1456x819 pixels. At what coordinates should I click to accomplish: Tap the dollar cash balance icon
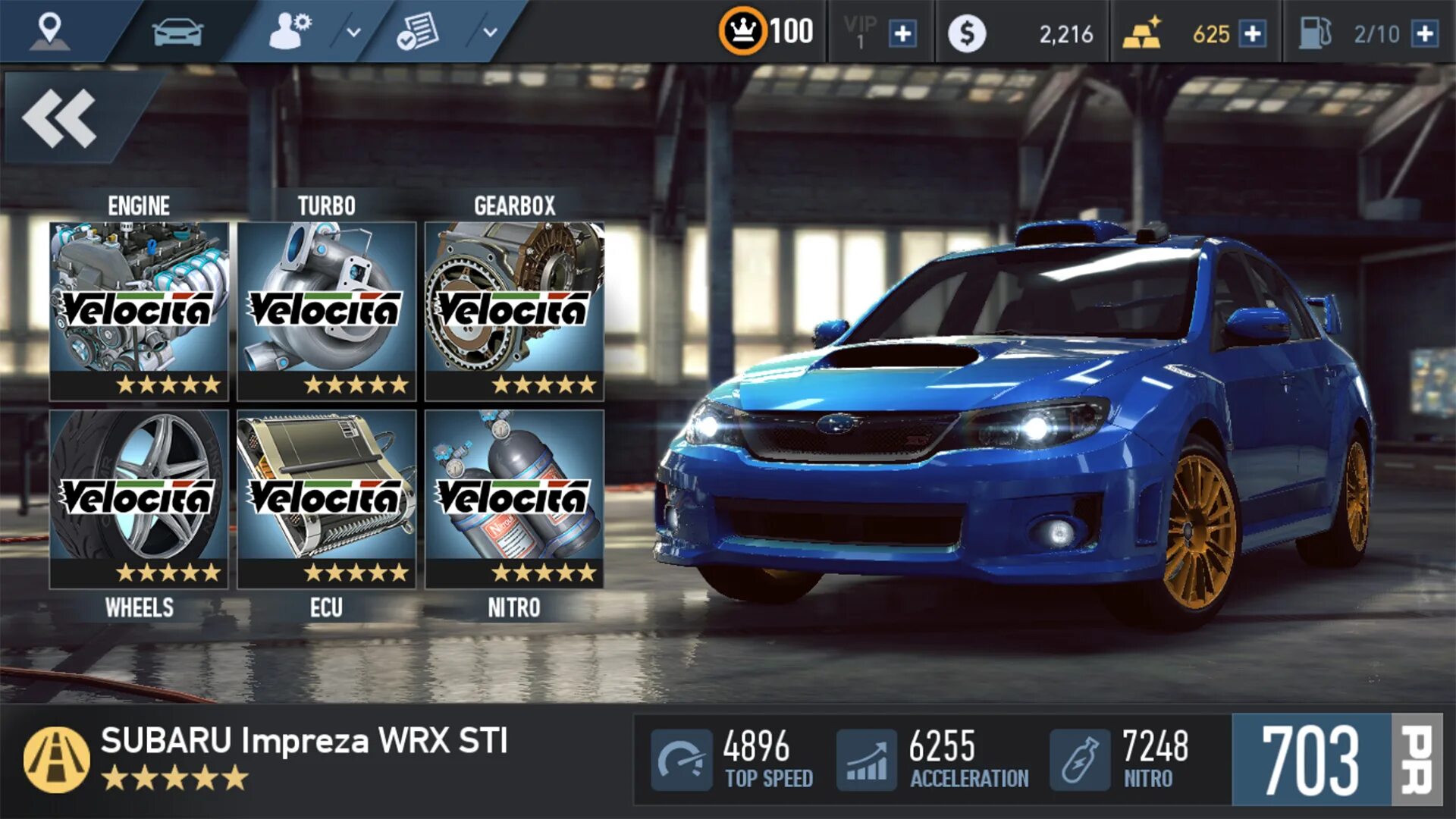[967, 34]
